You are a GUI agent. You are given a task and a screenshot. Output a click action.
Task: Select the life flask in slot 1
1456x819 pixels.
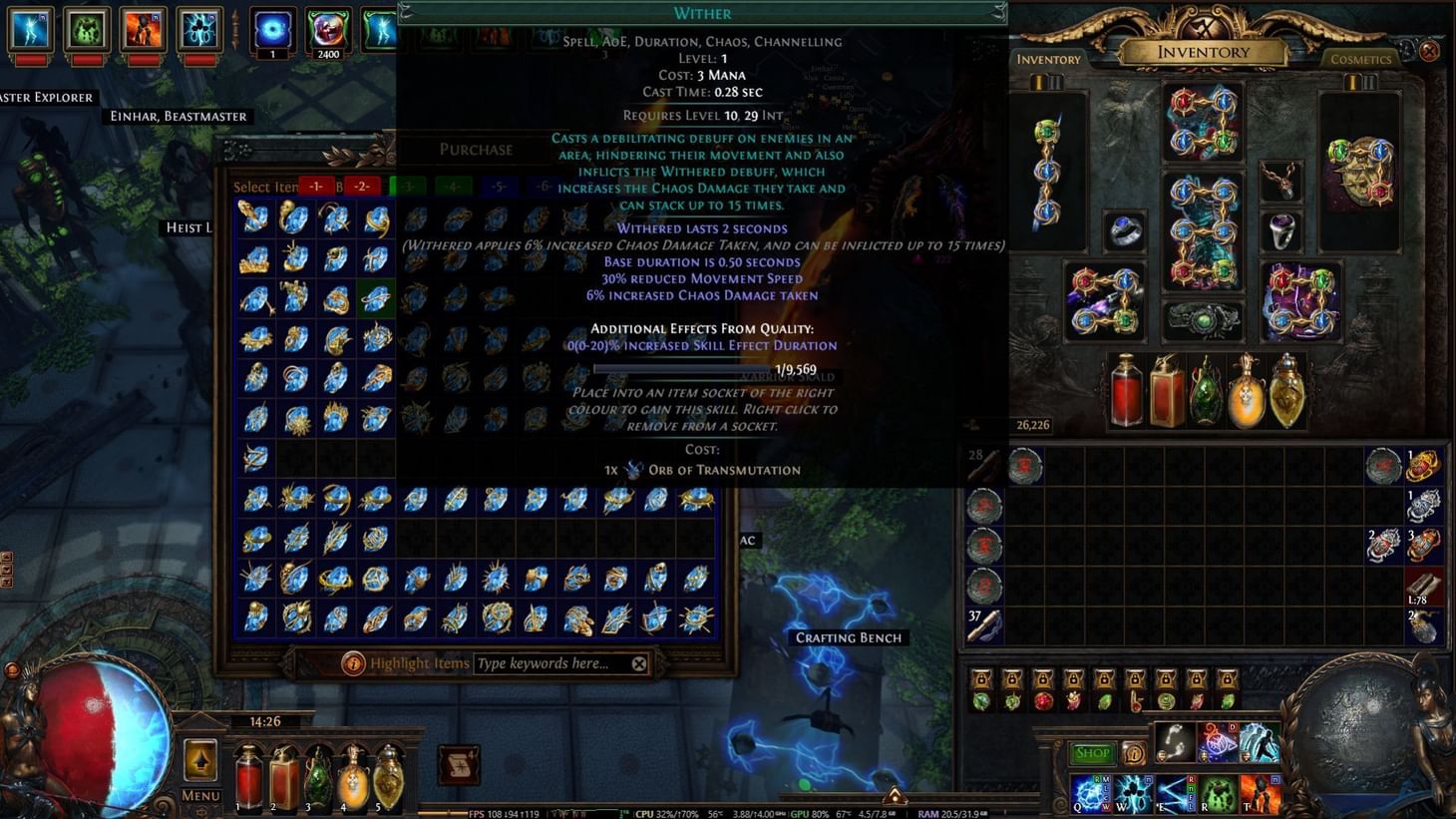click(x=248, y=781)
